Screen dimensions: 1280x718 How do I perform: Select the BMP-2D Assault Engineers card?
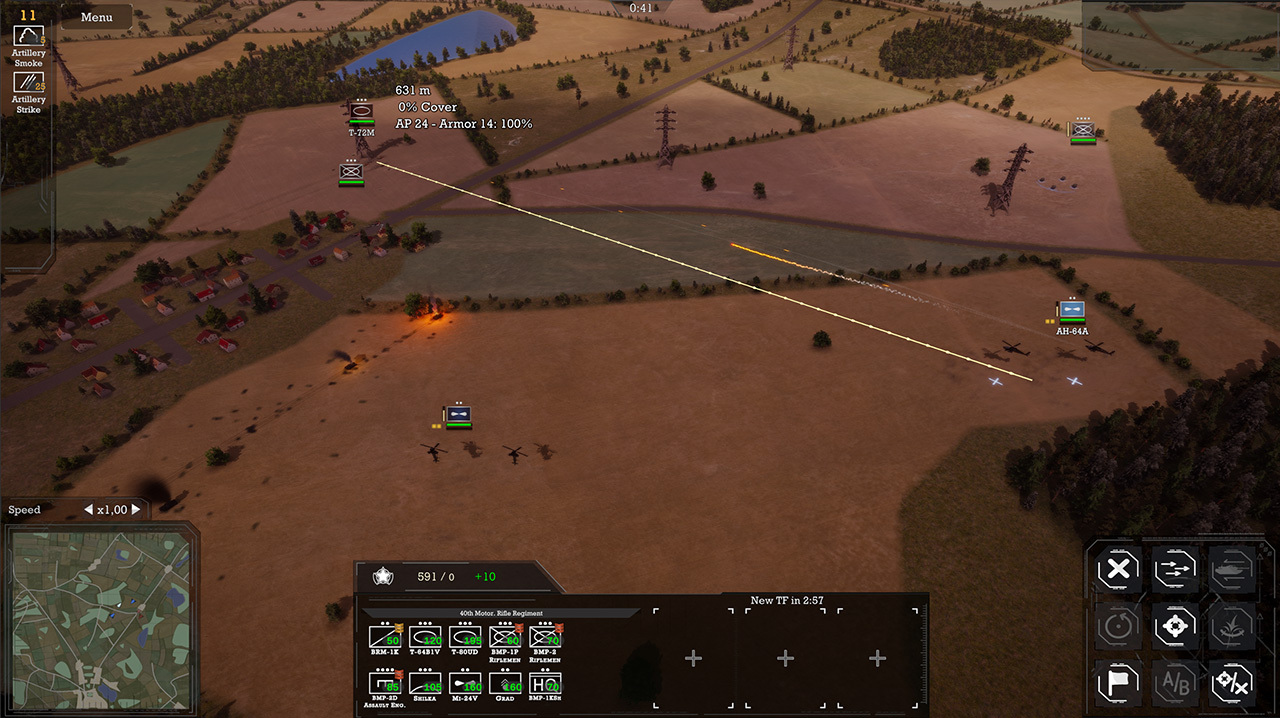click(385, 684)
